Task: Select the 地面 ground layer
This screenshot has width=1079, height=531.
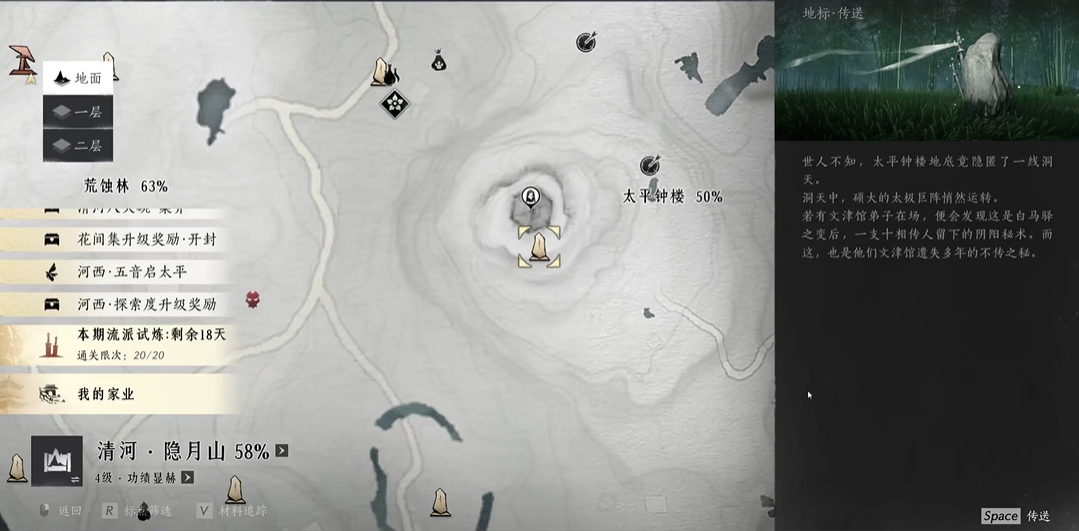Action: 77,78
